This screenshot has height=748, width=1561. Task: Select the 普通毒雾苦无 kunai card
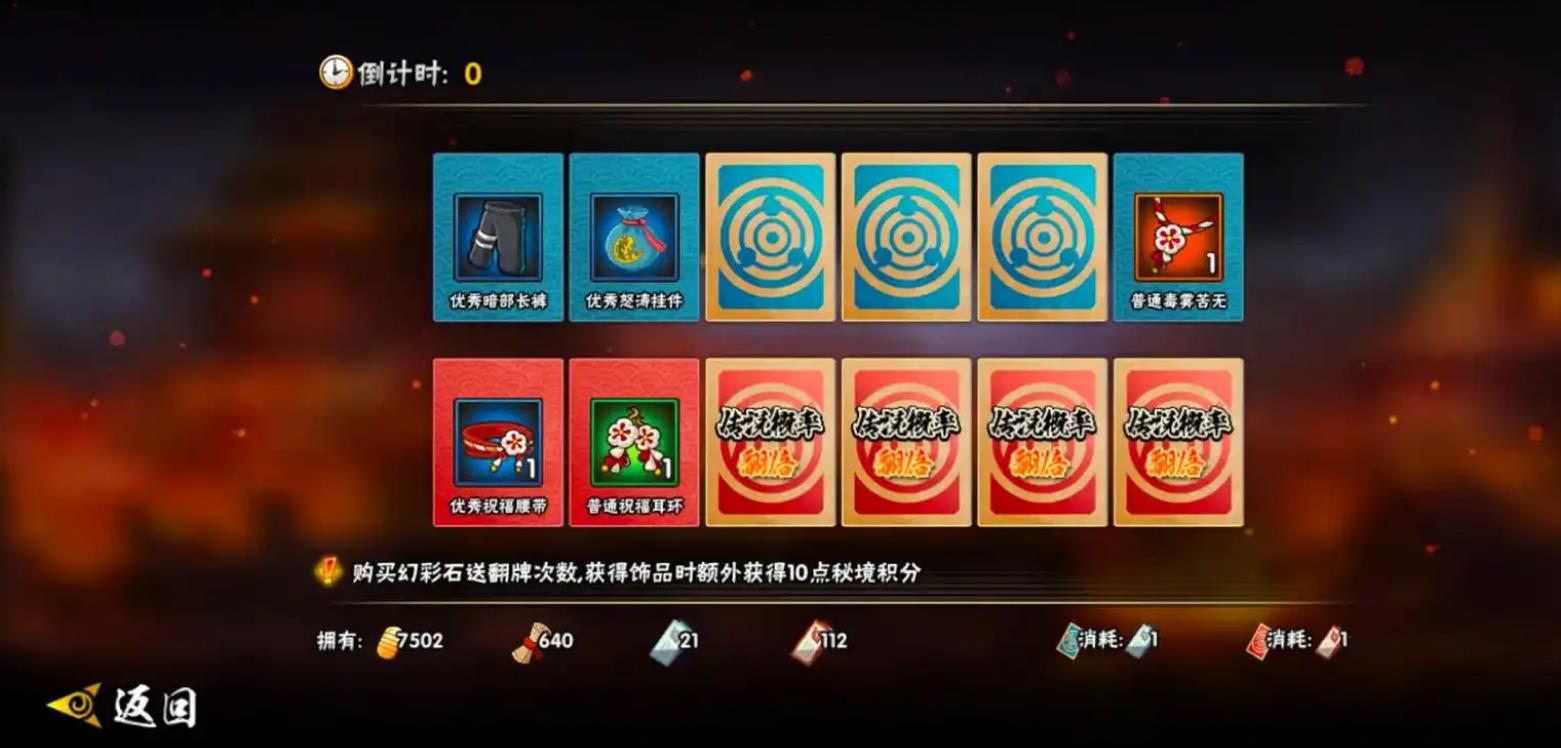(x=1178, y=239)
